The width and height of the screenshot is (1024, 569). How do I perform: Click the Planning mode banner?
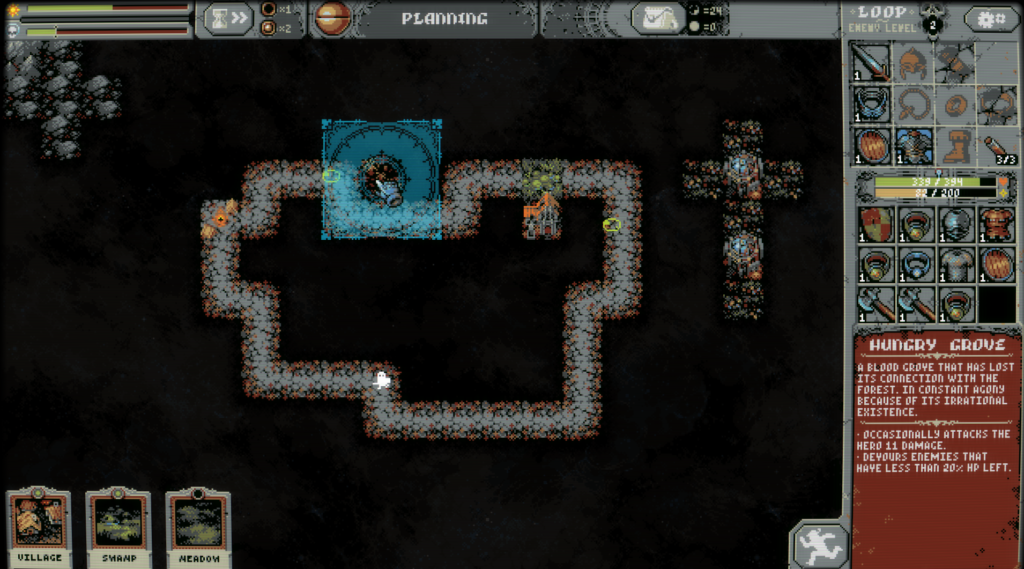(x=444, y=19)
